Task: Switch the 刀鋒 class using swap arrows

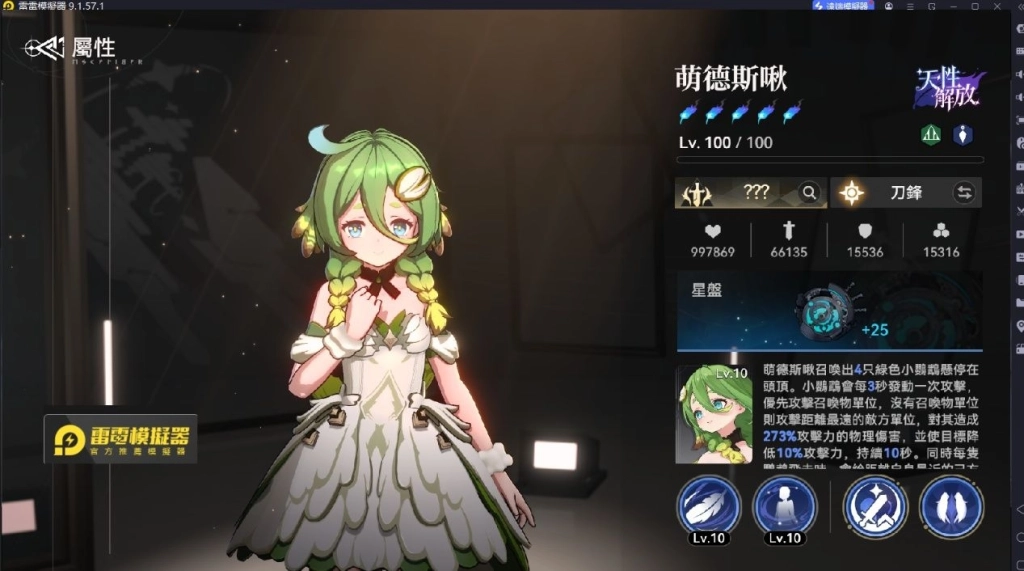Action: point(964,193)
